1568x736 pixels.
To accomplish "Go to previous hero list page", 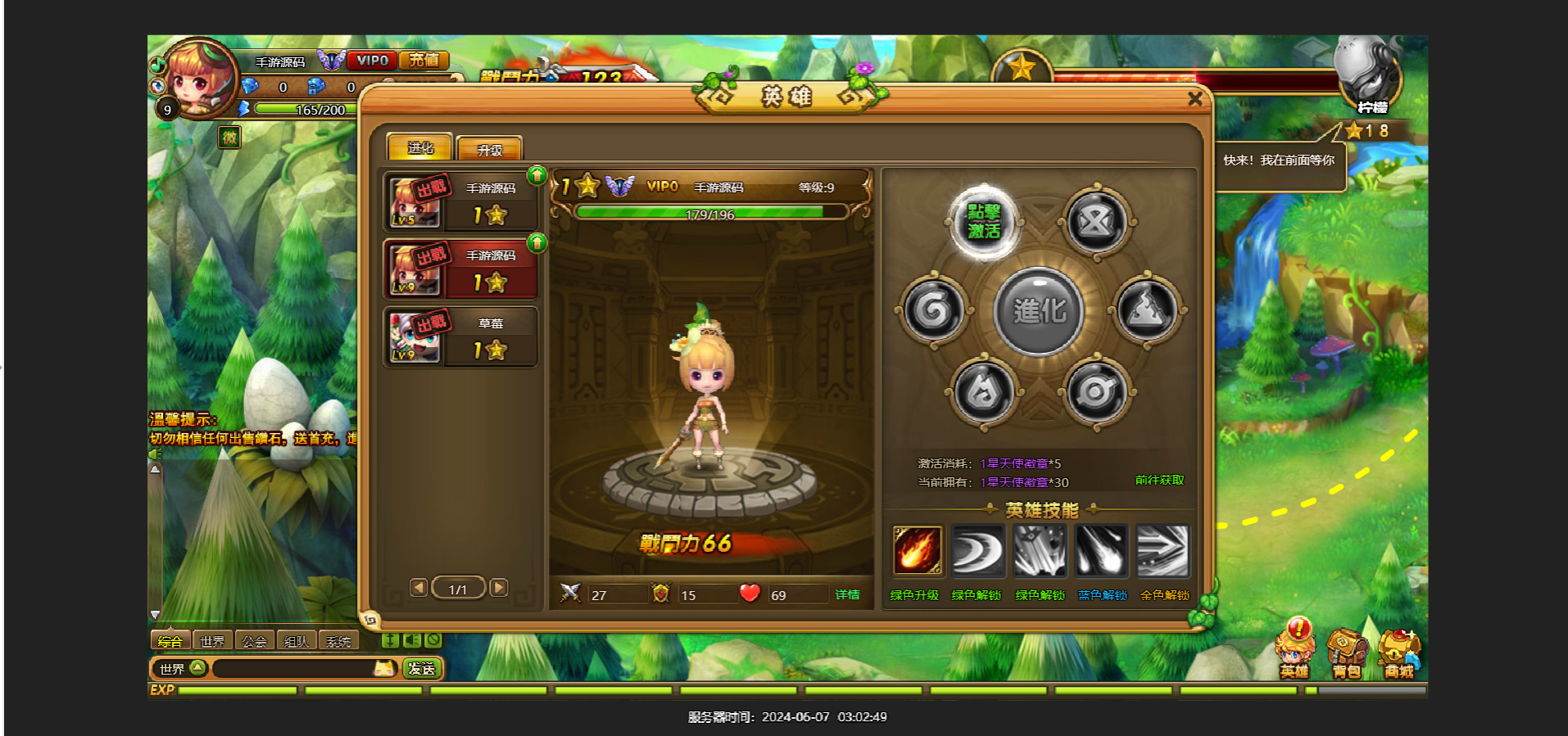I will [x=419, y=588].
